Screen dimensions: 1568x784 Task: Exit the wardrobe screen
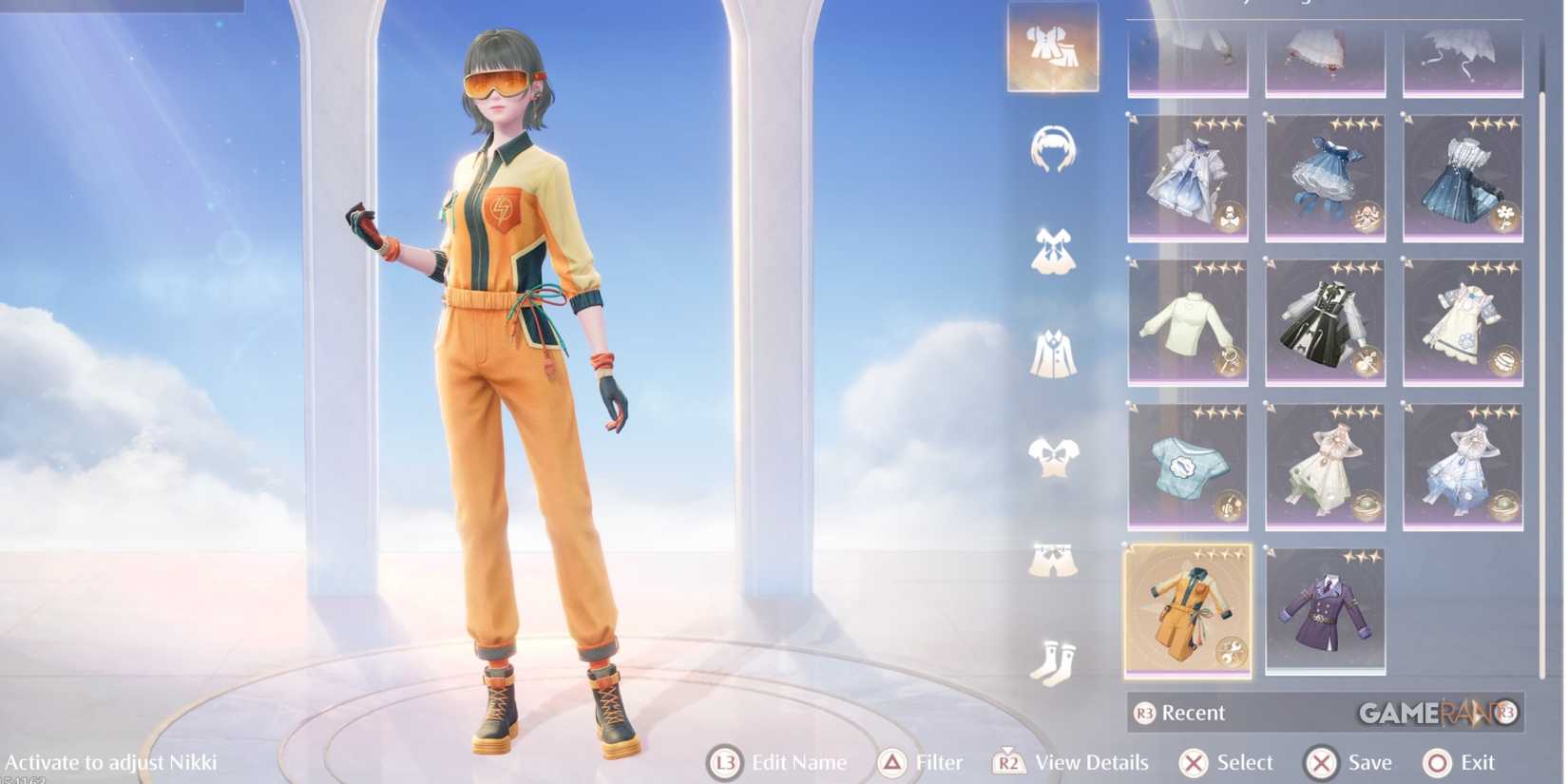1435,762
